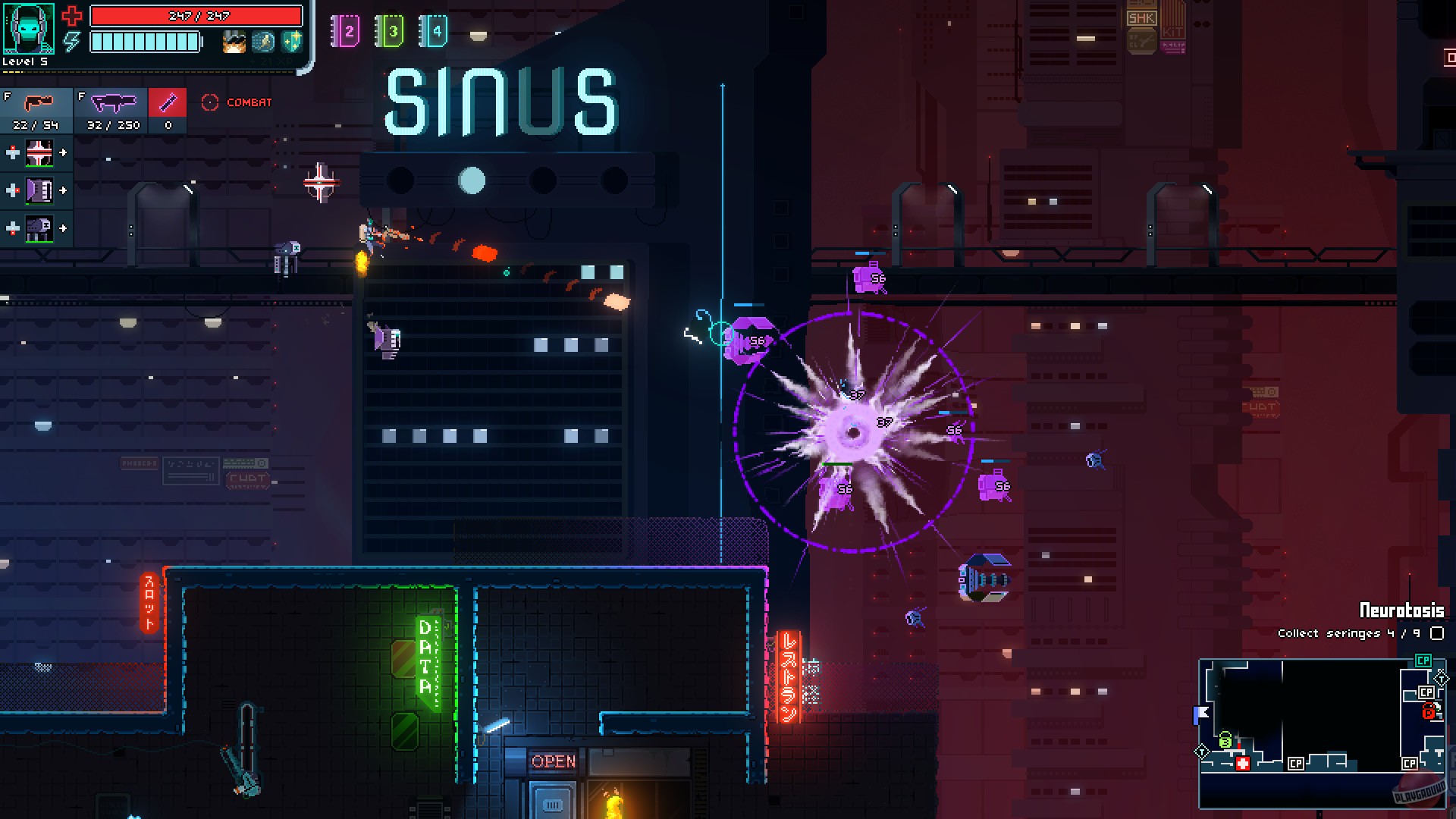Select the turret gadget in the left sidebar
This screenshot has width=1456, height=819.
40,153
